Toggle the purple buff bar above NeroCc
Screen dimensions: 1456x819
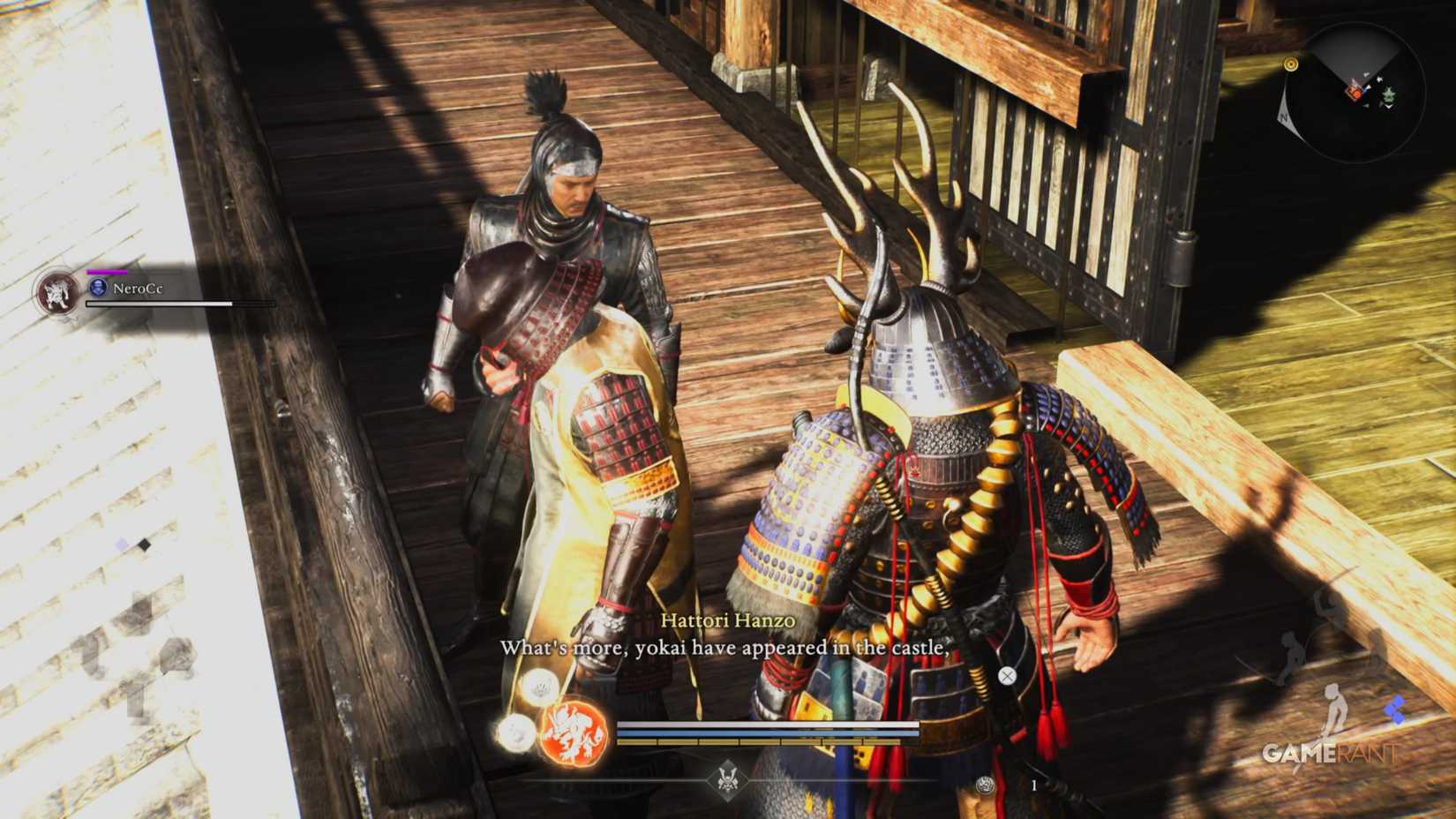(x=108, y=274)
